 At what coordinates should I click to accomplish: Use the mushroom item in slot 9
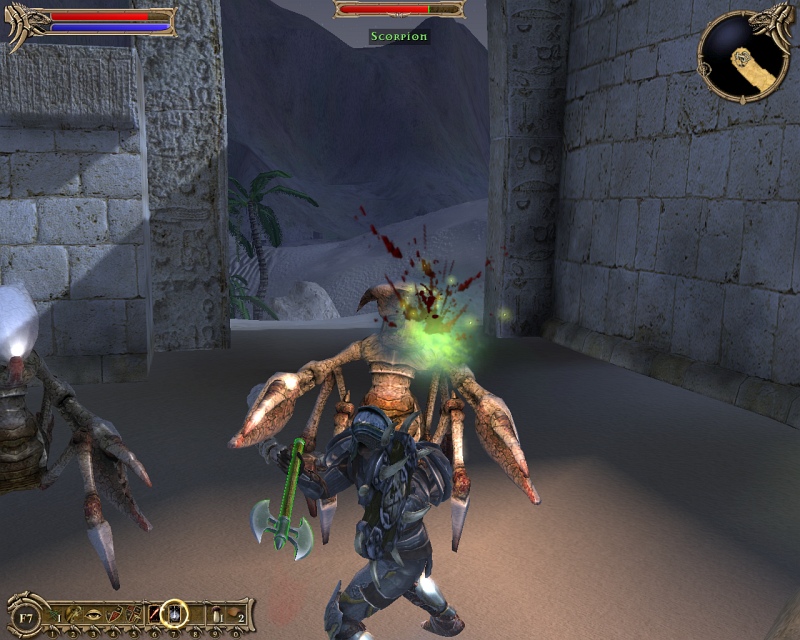[x=216, y=613]
